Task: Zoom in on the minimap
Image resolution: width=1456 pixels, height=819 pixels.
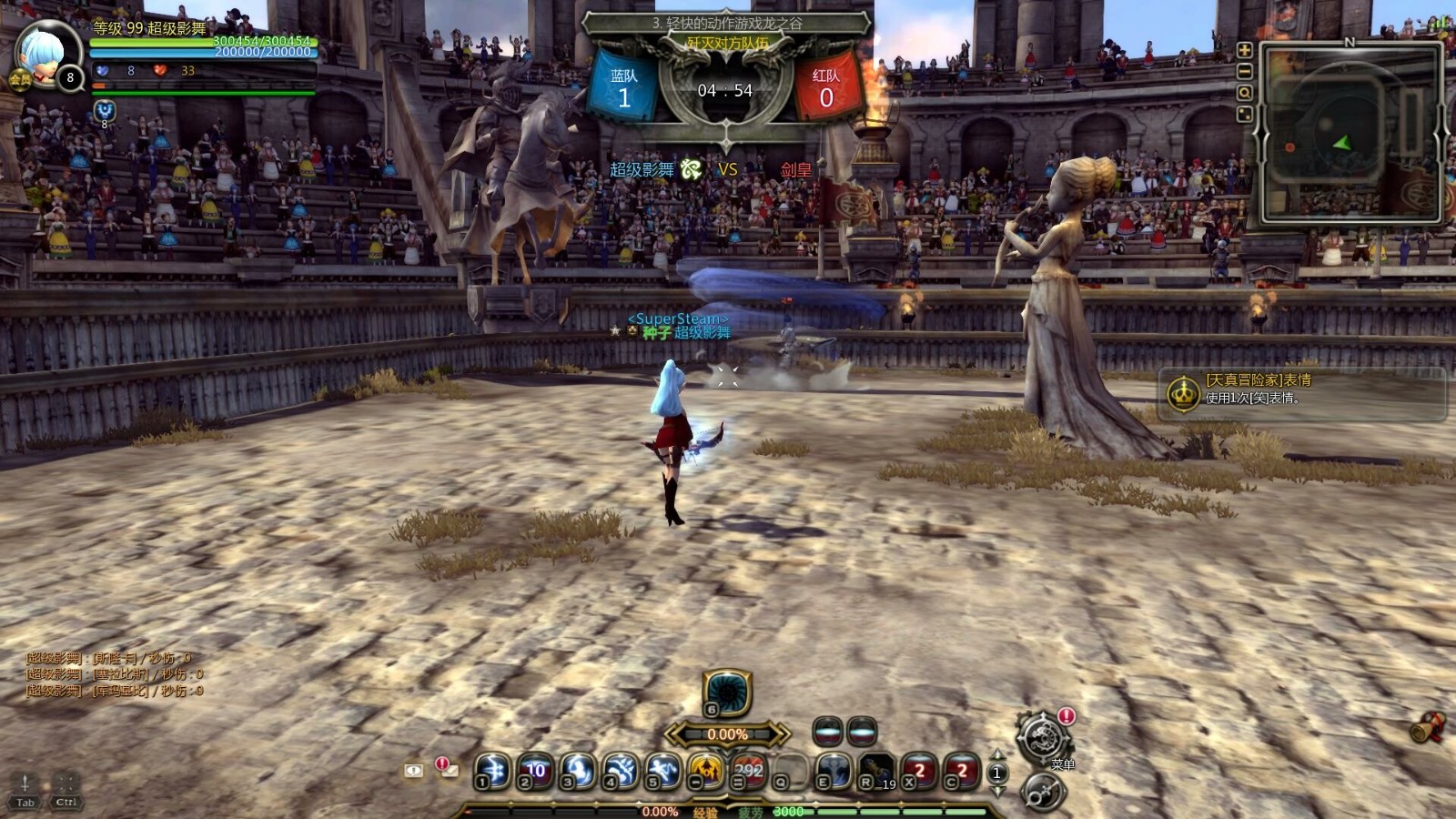Action: (x=1244, y=50)
